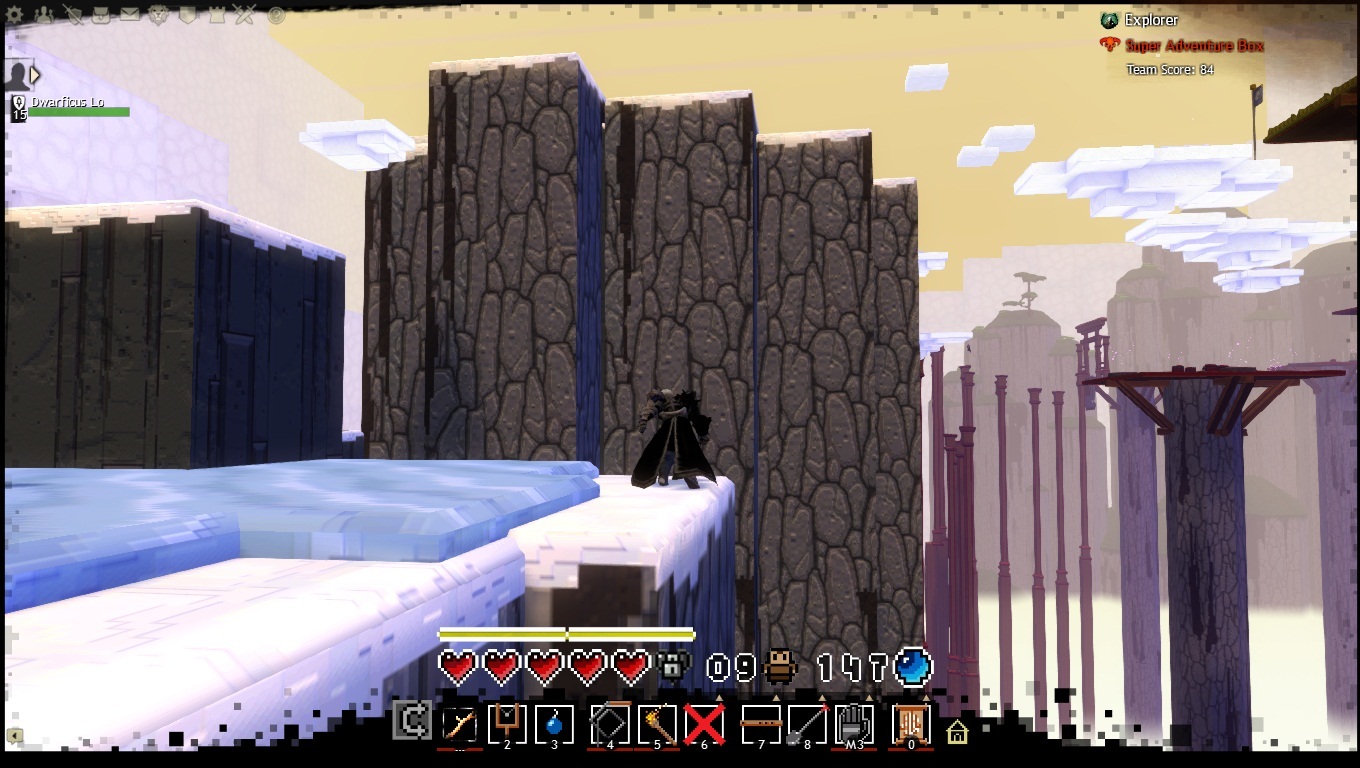Activate the torch skill slot
This screenshot has height=768, width=1360.
(x=657, y=724)
